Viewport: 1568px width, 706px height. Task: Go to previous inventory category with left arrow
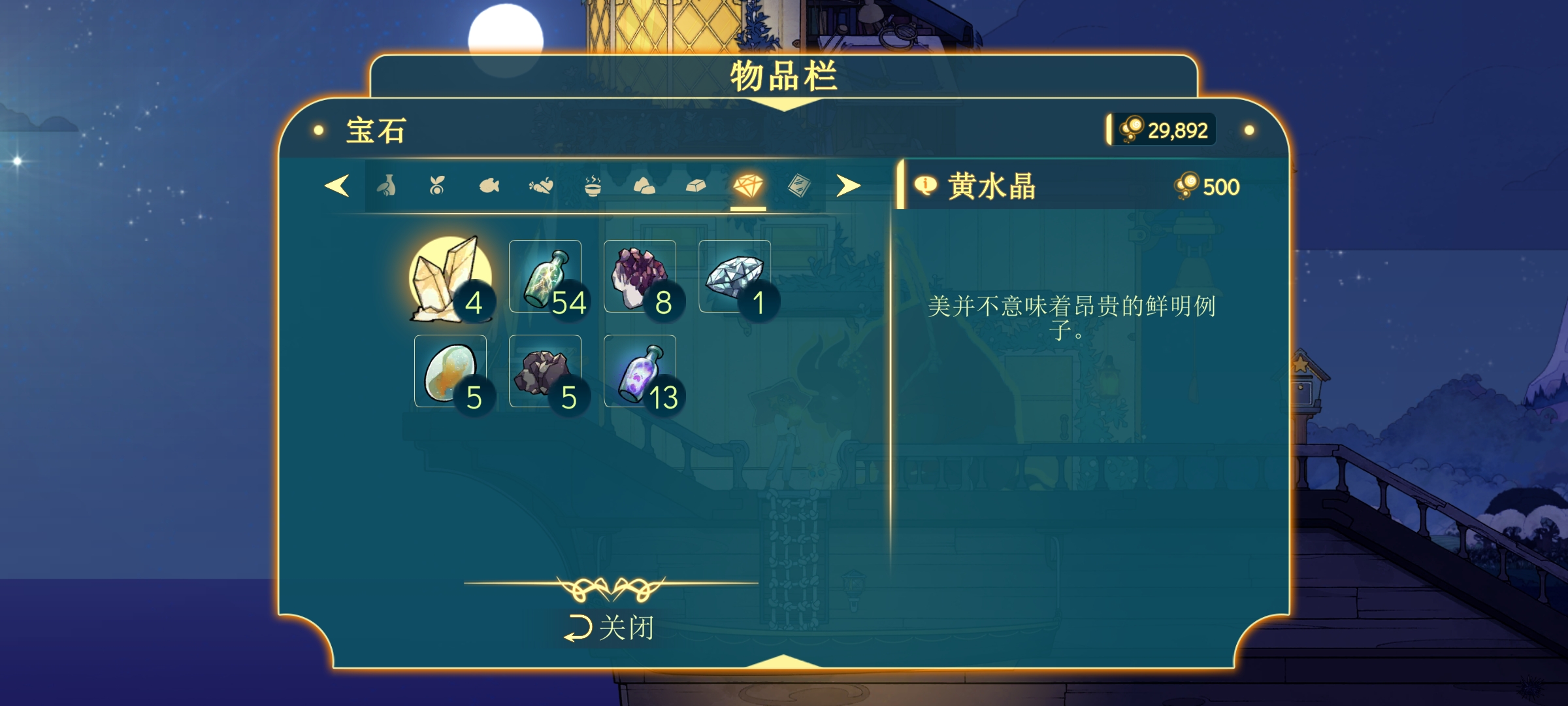coord(337,186)
